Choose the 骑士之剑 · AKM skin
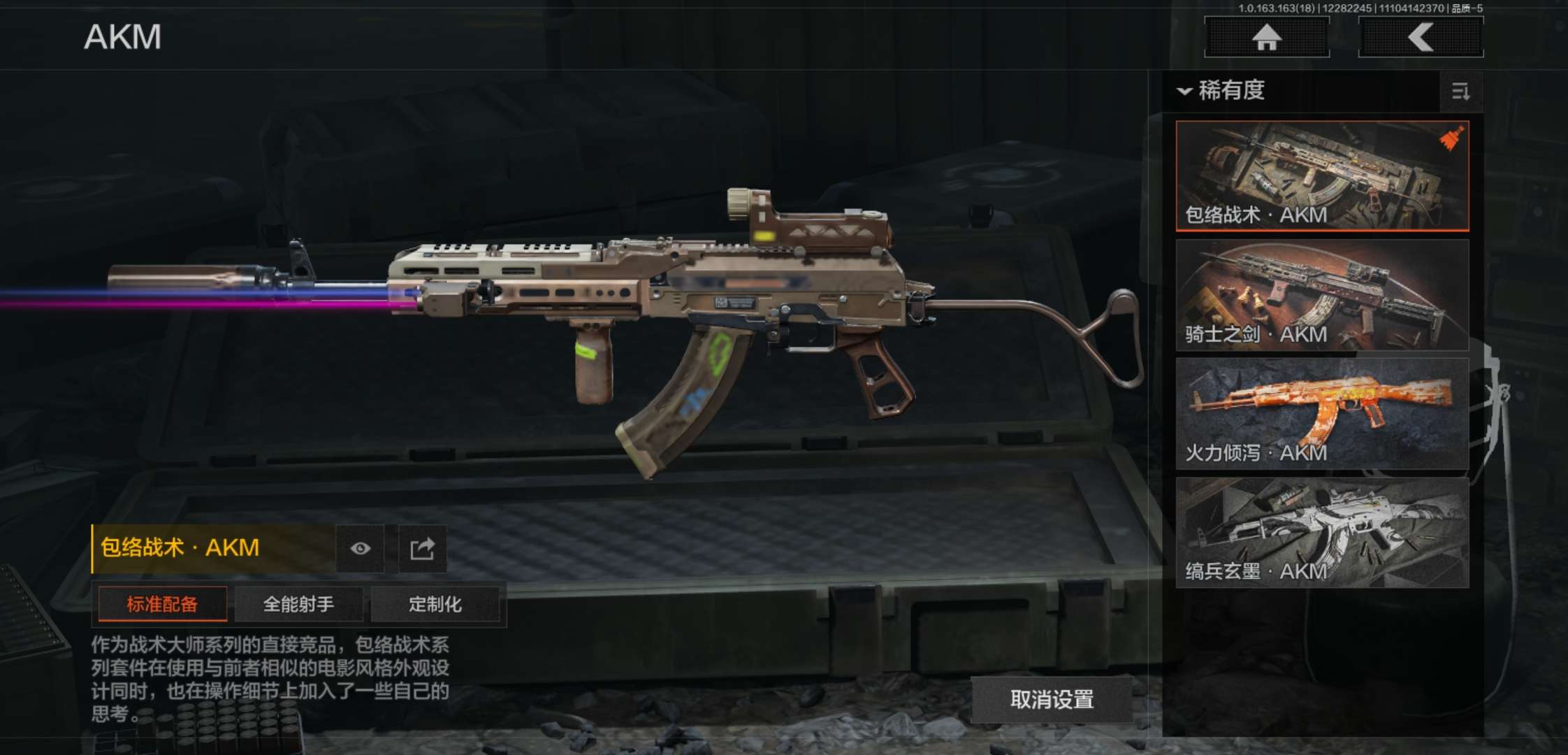Image resolution: width=1568 pixels, height=755 pixels. click(x=1322, y=294)
